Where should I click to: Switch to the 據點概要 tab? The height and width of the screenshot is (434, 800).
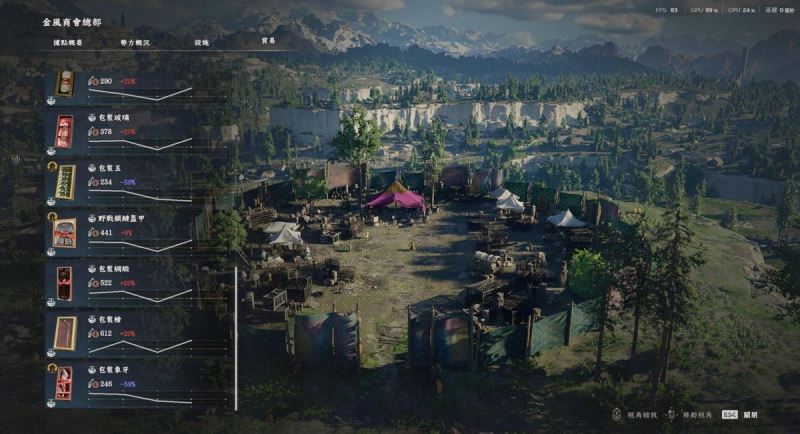(x=68, y=43)
